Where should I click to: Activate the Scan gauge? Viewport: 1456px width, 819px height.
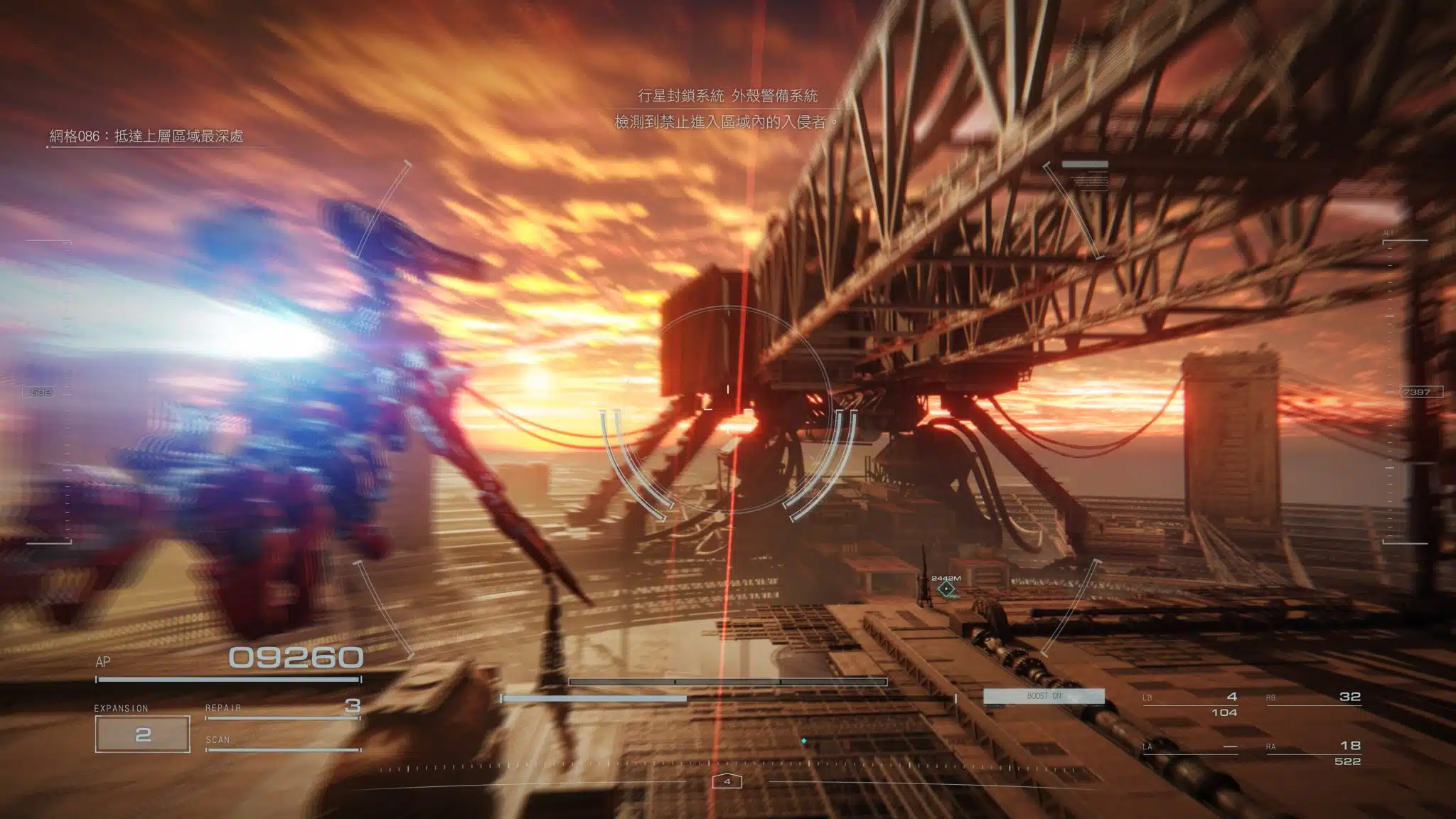coord(282,742)
